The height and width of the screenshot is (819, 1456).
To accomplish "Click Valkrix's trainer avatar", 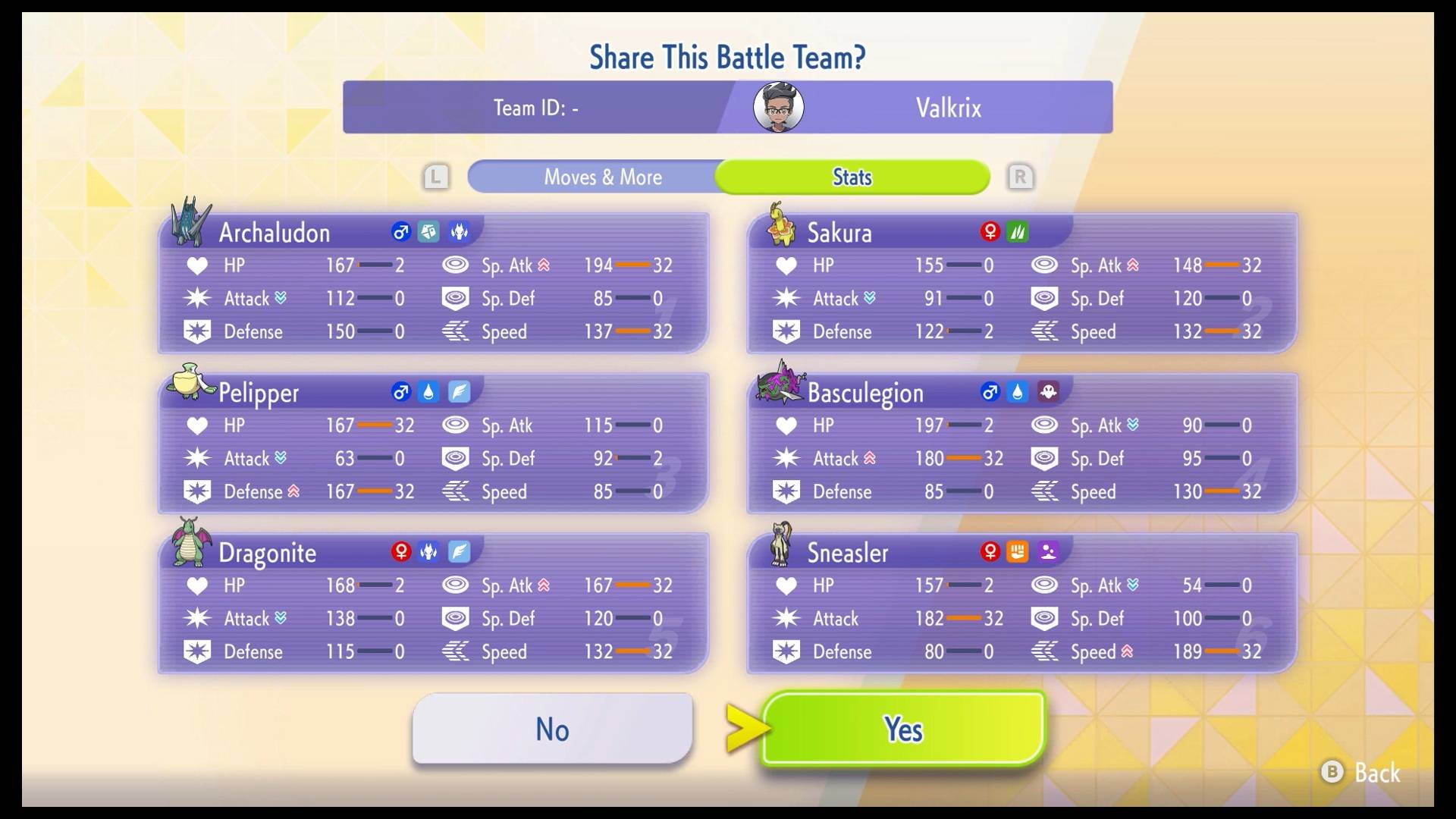I will coord(777,107).
